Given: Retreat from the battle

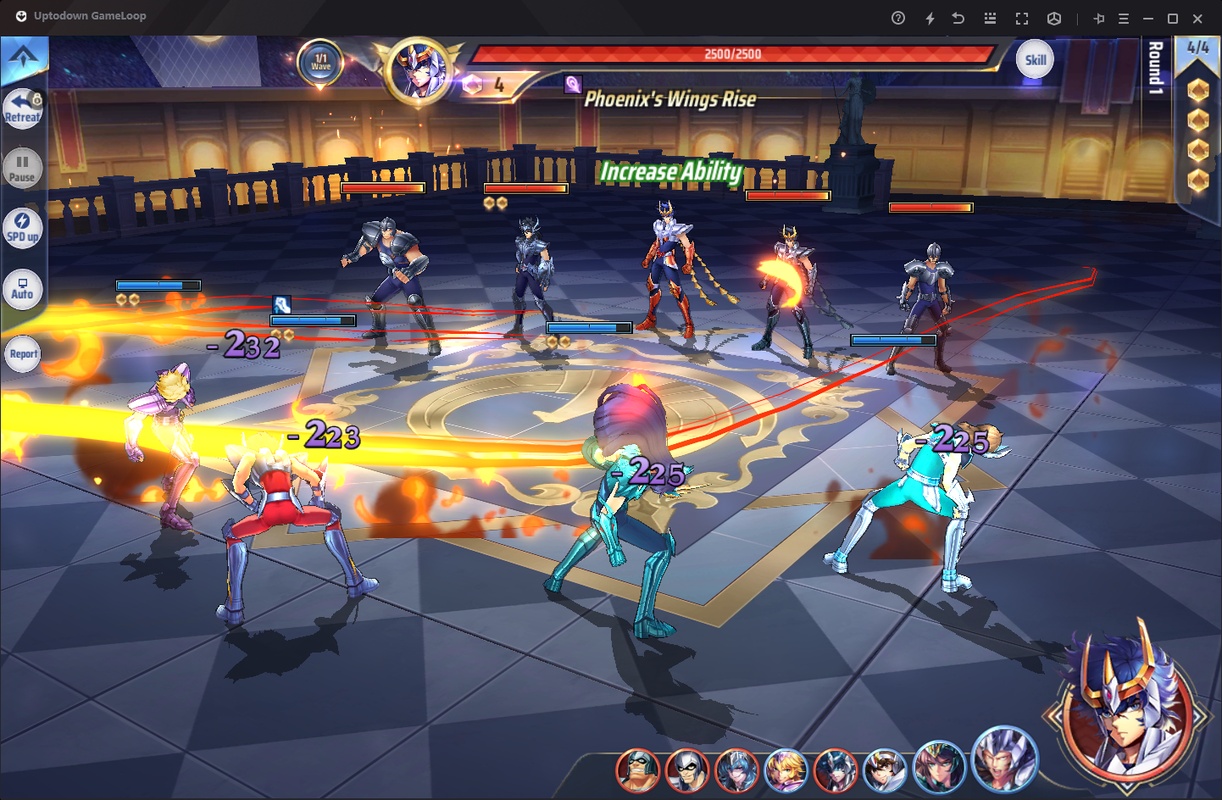Looking at the screenshot, I should click(x=22, y=109).
